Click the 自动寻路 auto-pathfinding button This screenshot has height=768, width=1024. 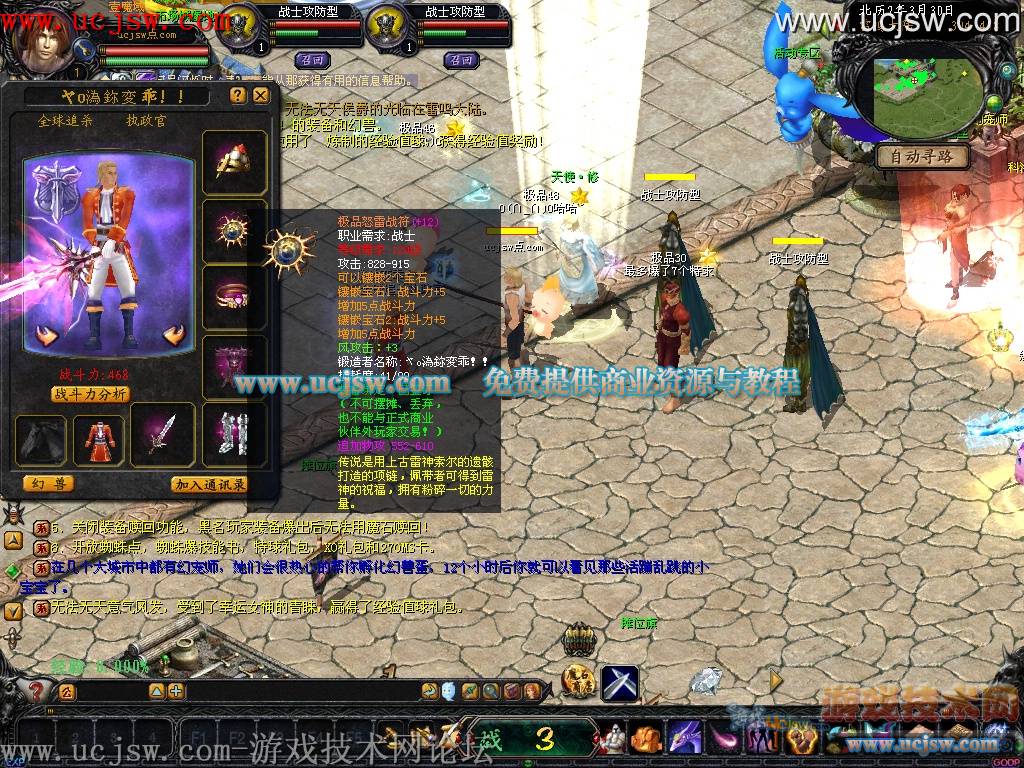pos(923,157)
